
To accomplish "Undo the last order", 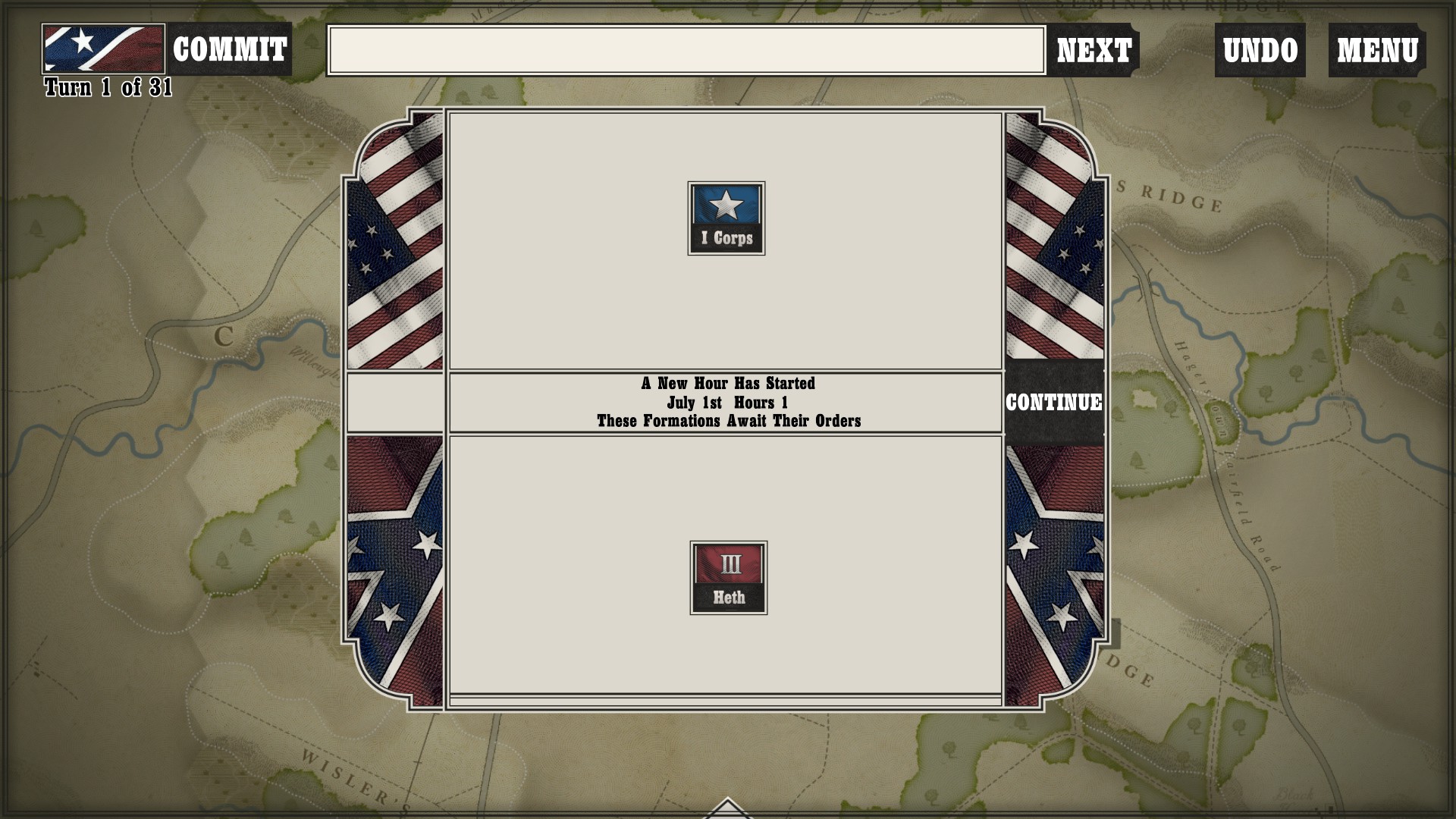I will point(1260,51).
